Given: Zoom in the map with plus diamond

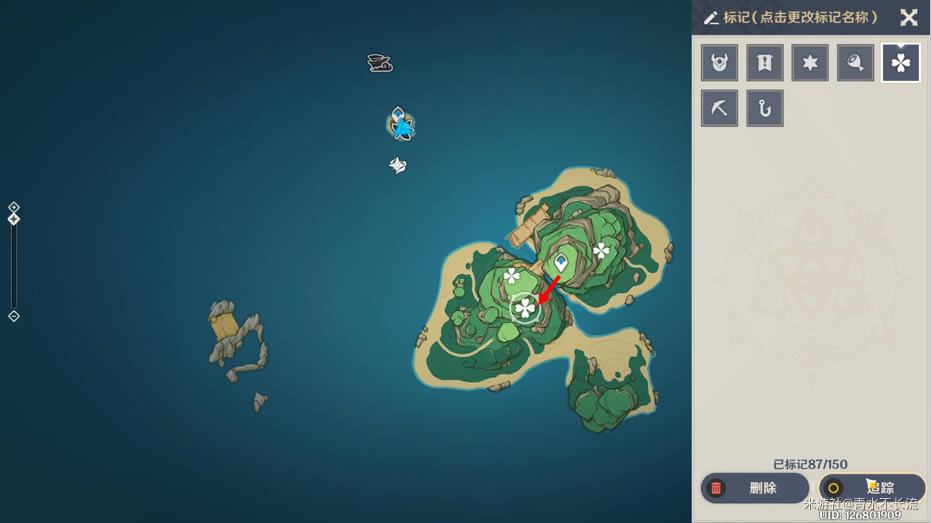Looking at the screenshot, I should pos(14,207).
